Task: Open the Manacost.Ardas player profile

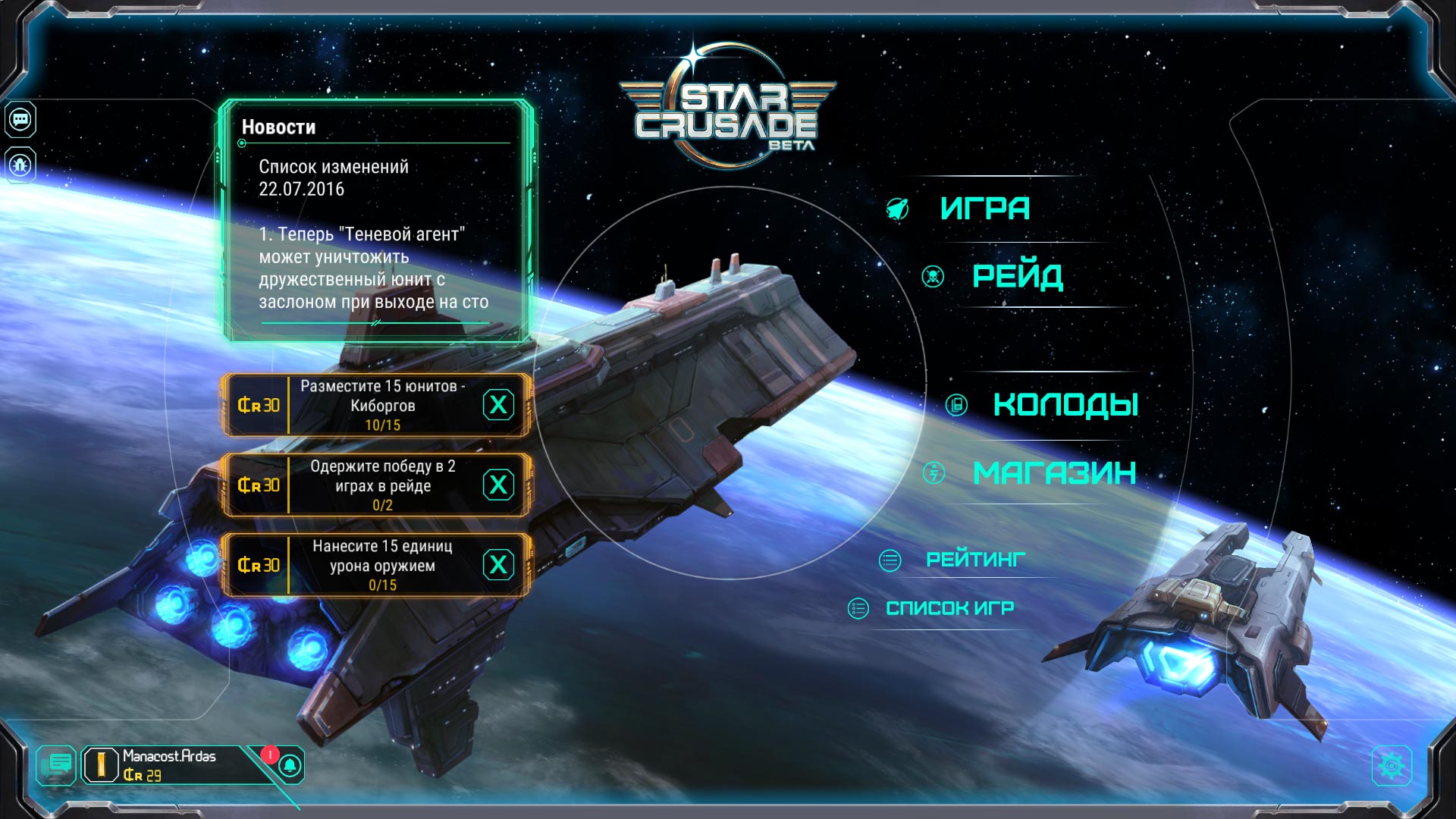Action: [167, 764]
